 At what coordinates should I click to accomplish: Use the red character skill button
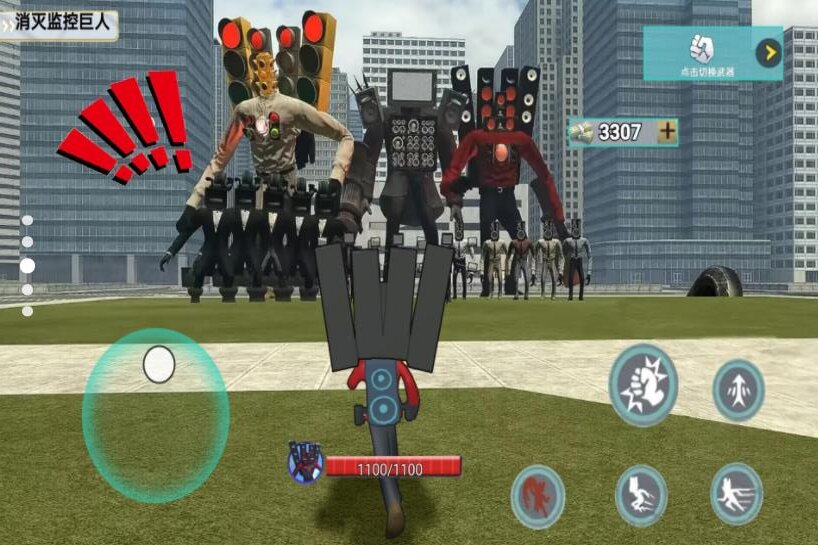pos(537,496)
